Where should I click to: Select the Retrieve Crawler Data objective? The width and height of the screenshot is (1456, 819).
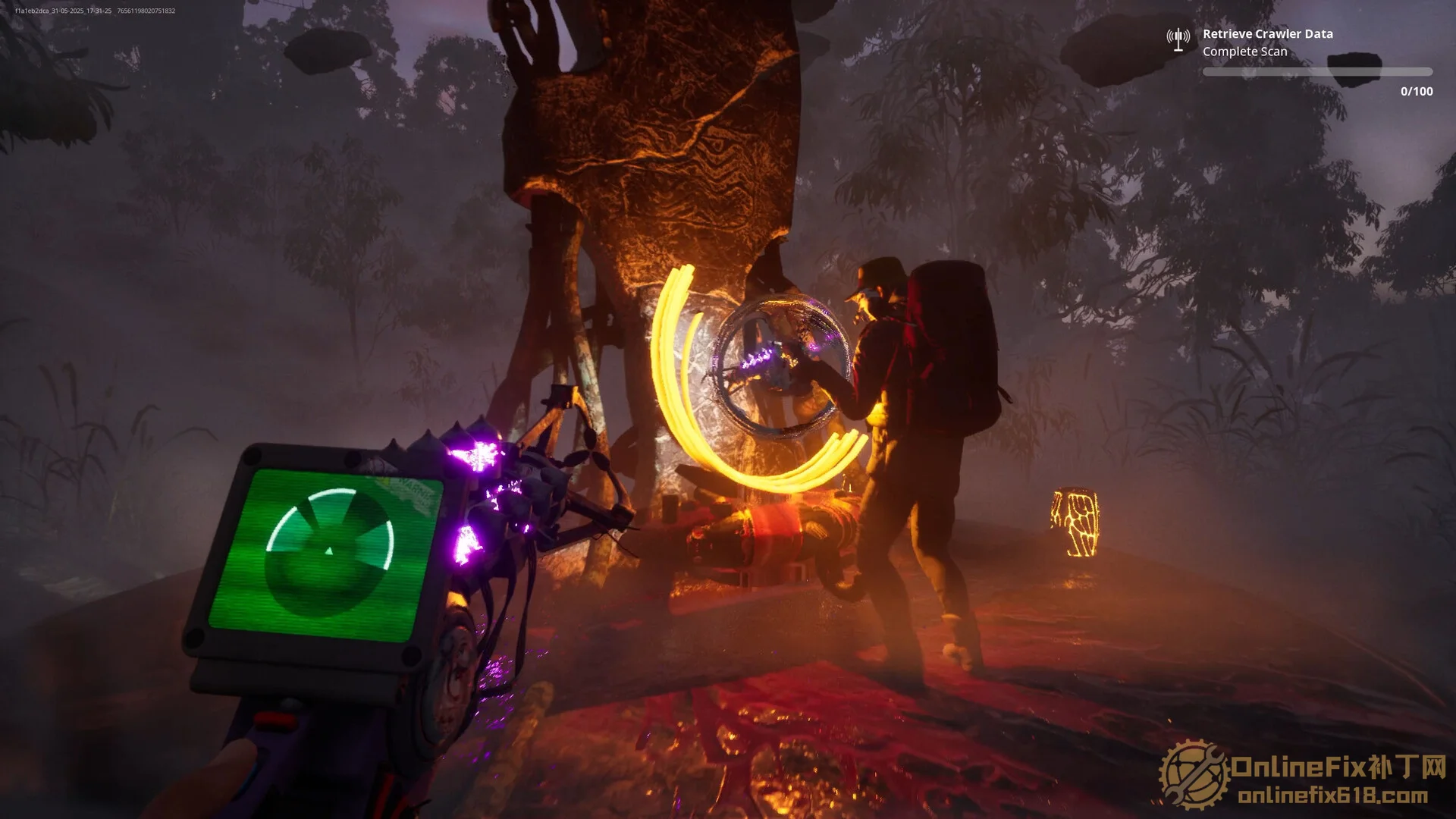click(x=1267, y=34)
